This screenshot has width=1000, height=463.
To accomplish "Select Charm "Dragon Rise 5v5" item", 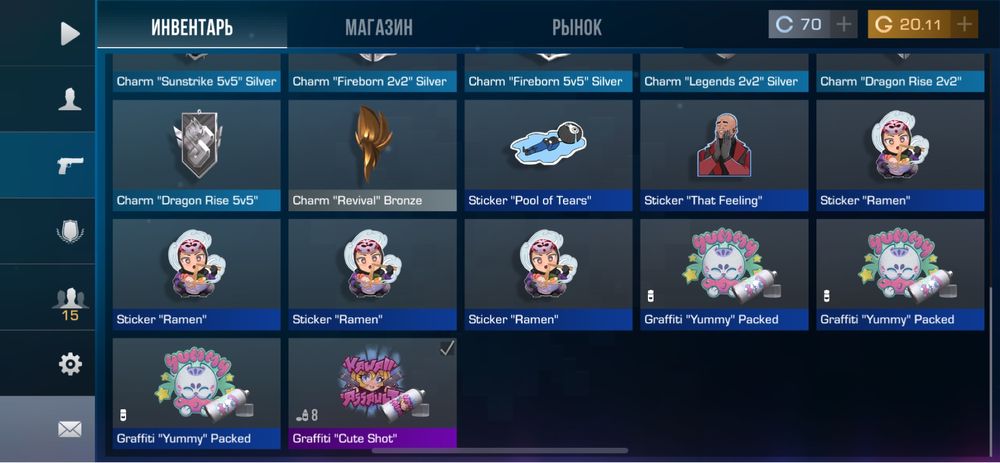I will pyautogui.click(x=196, y=155).
